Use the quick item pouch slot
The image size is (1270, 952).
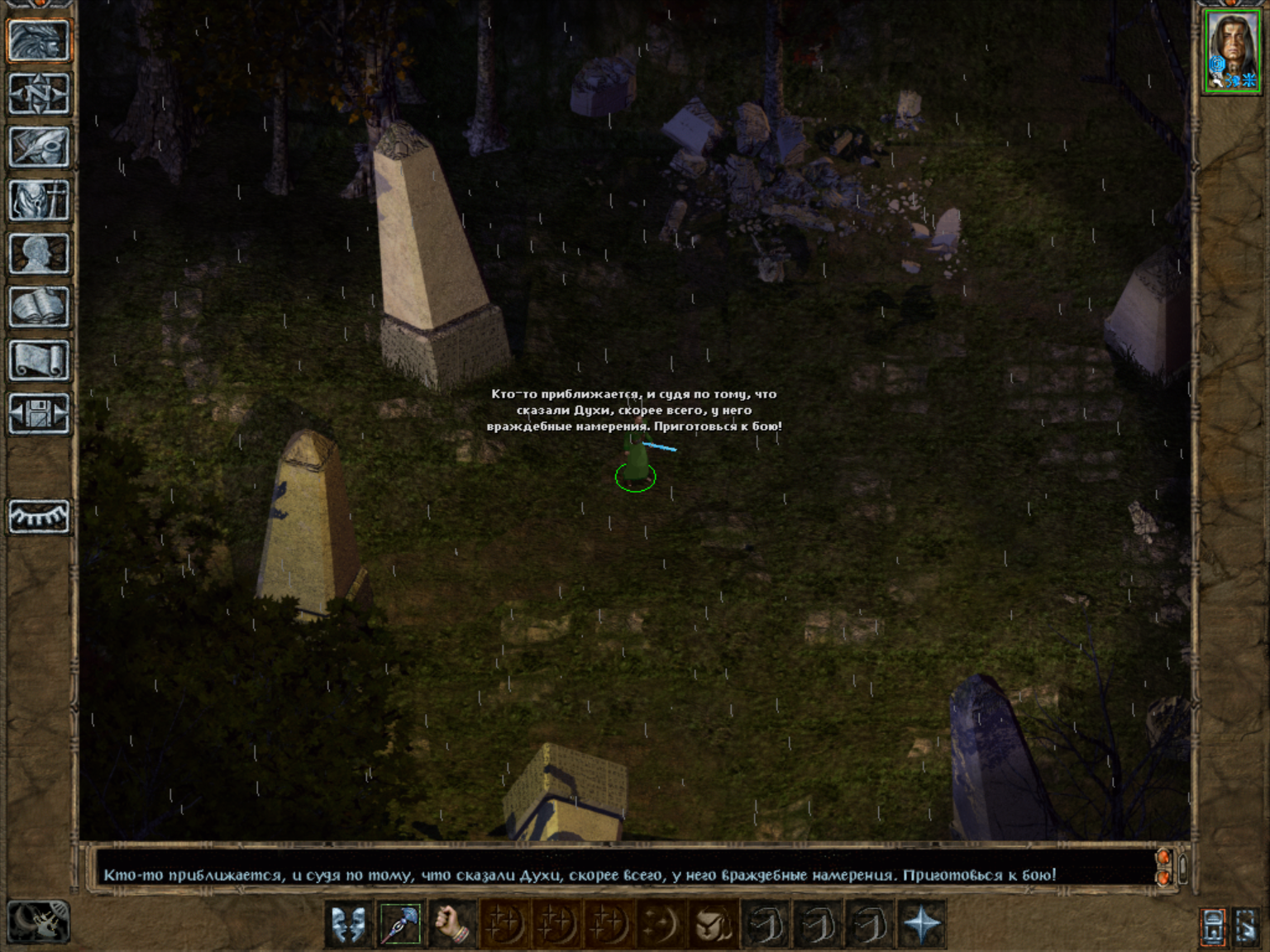point(713,923)
